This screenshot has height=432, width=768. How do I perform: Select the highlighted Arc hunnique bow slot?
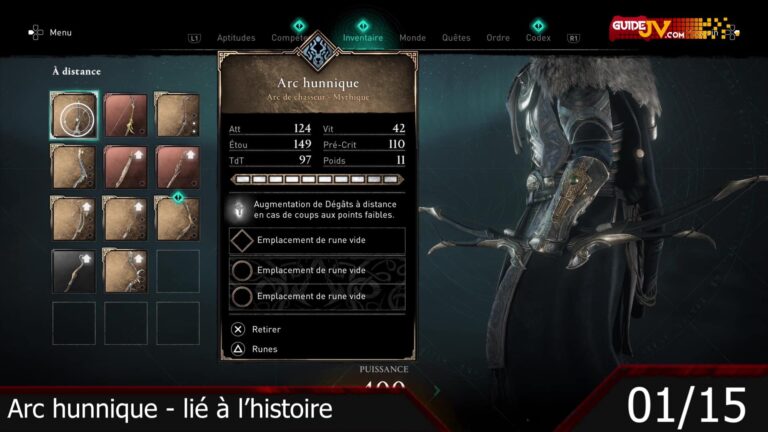click(x=74, y=115)
